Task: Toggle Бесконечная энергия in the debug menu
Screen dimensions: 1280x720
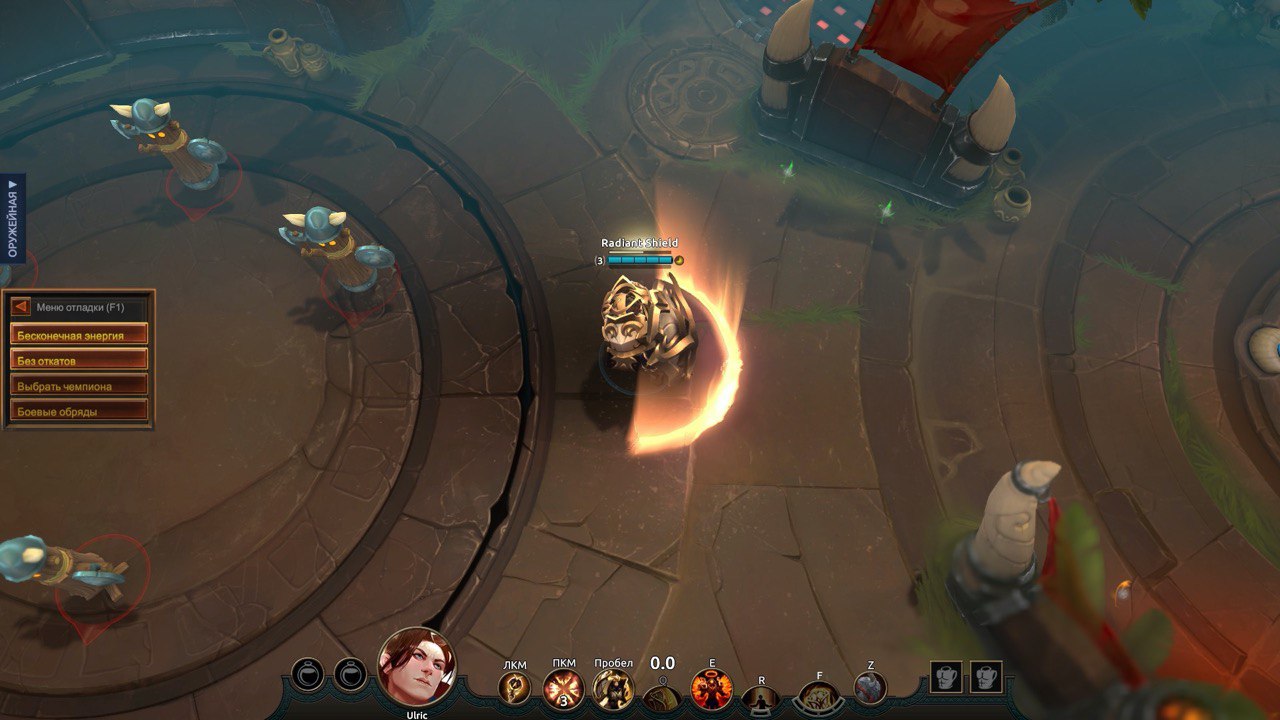Action: tap(79, 335)
